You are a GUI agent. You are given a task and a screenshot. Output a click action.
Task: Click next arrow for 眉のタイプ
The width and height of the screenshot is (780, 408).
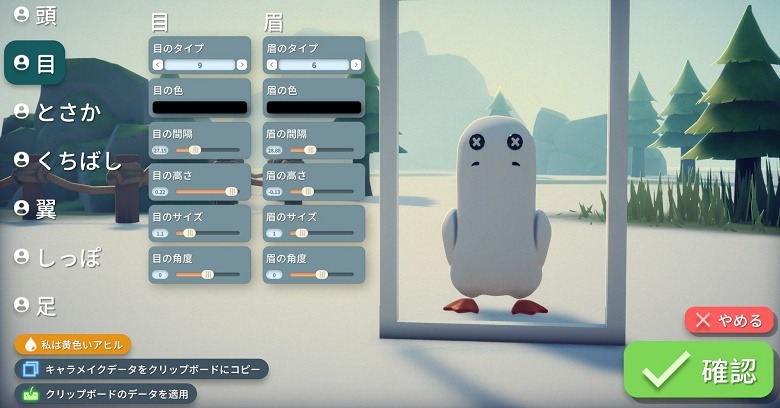pos(356,65)
